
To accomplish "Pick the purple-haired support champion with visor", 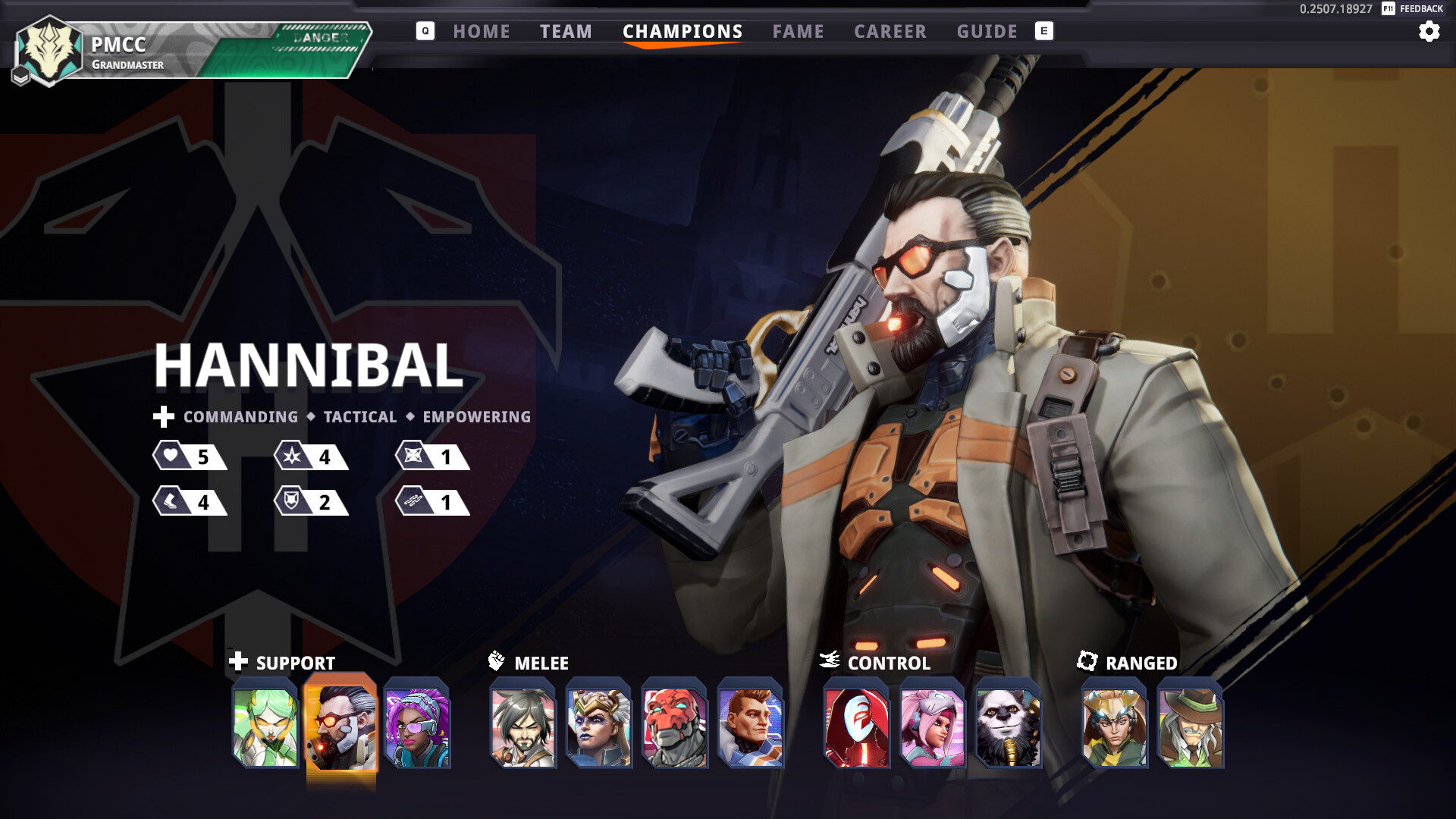I will point(417,724).
